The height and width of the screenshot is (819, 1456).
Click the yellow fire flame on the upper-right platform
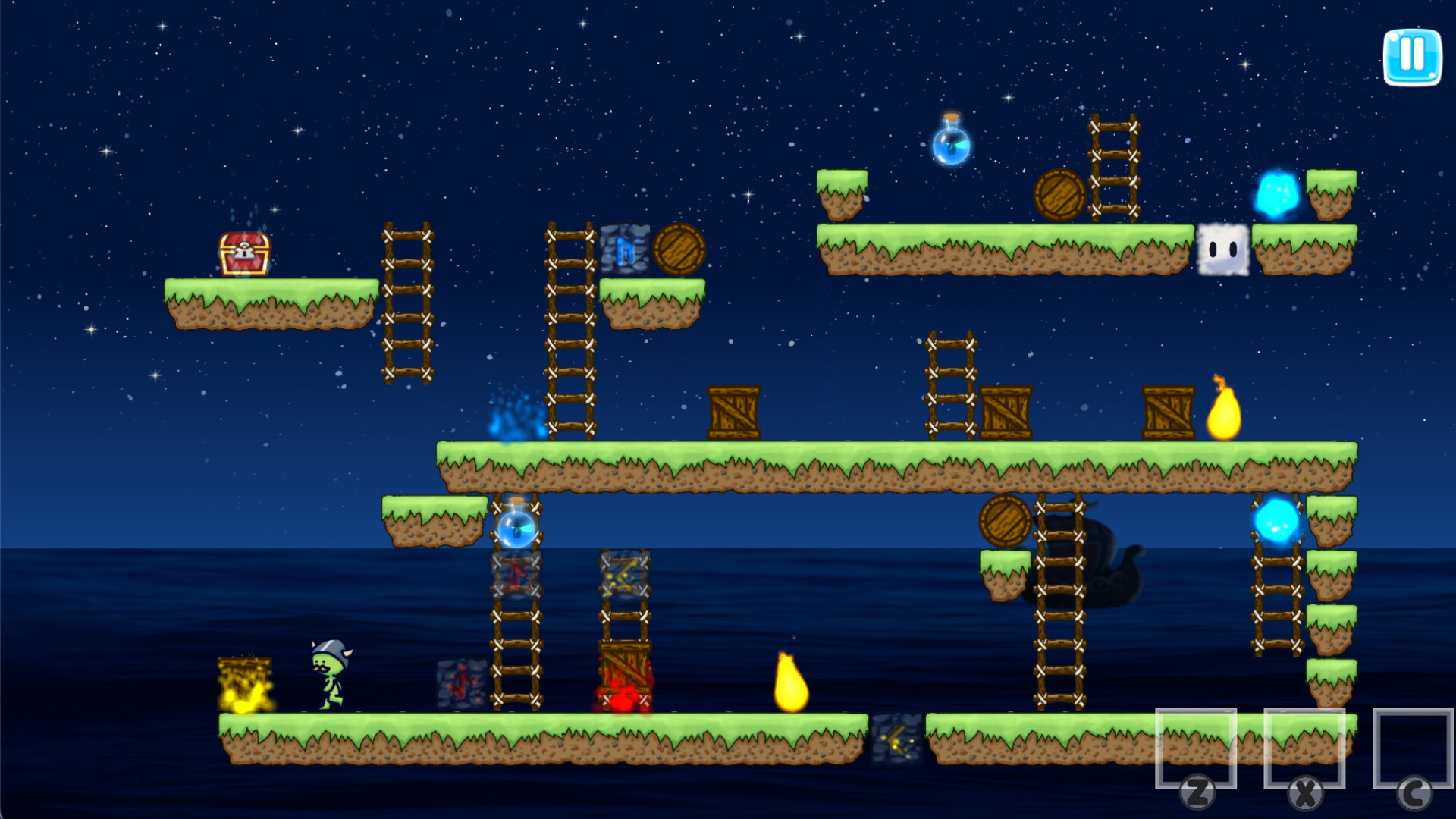pyautogui.click(x=1222, y=417)
